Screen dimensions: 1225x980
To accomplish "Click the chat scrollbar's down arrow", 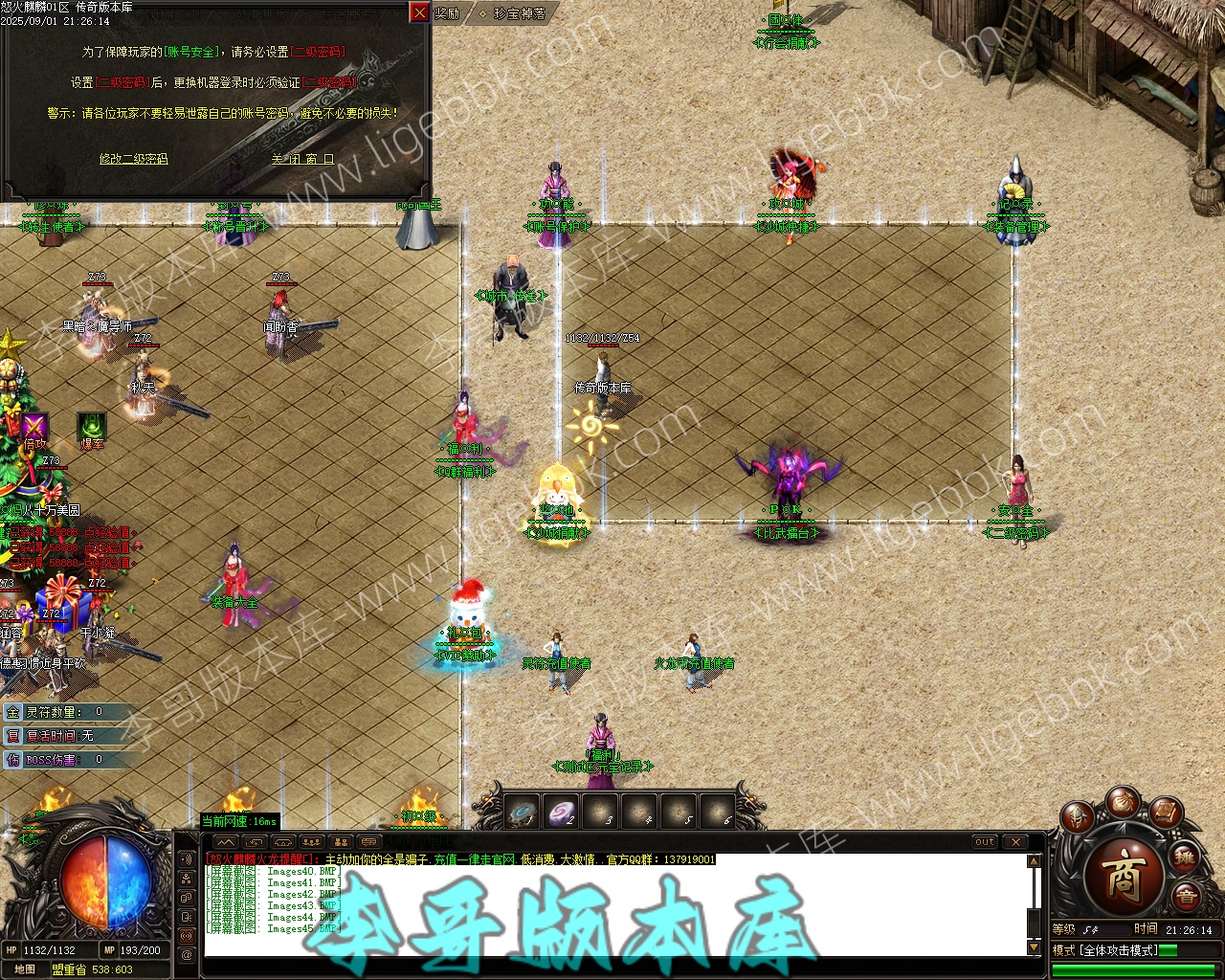I will (x=1034, y=947).
